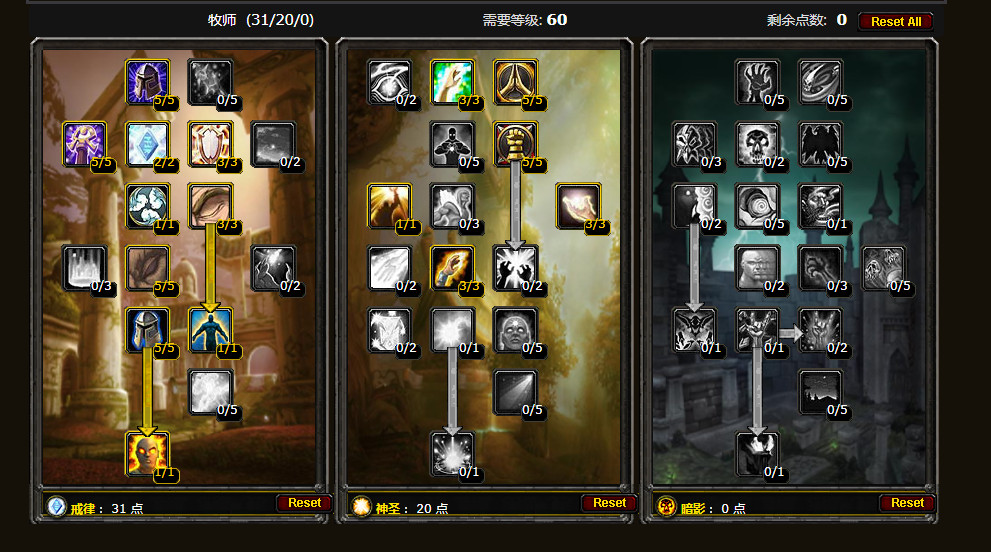The image size is (991, 552).
Task: Reset the Shadow (暗影) talent tree
Action: coord(907,503)
